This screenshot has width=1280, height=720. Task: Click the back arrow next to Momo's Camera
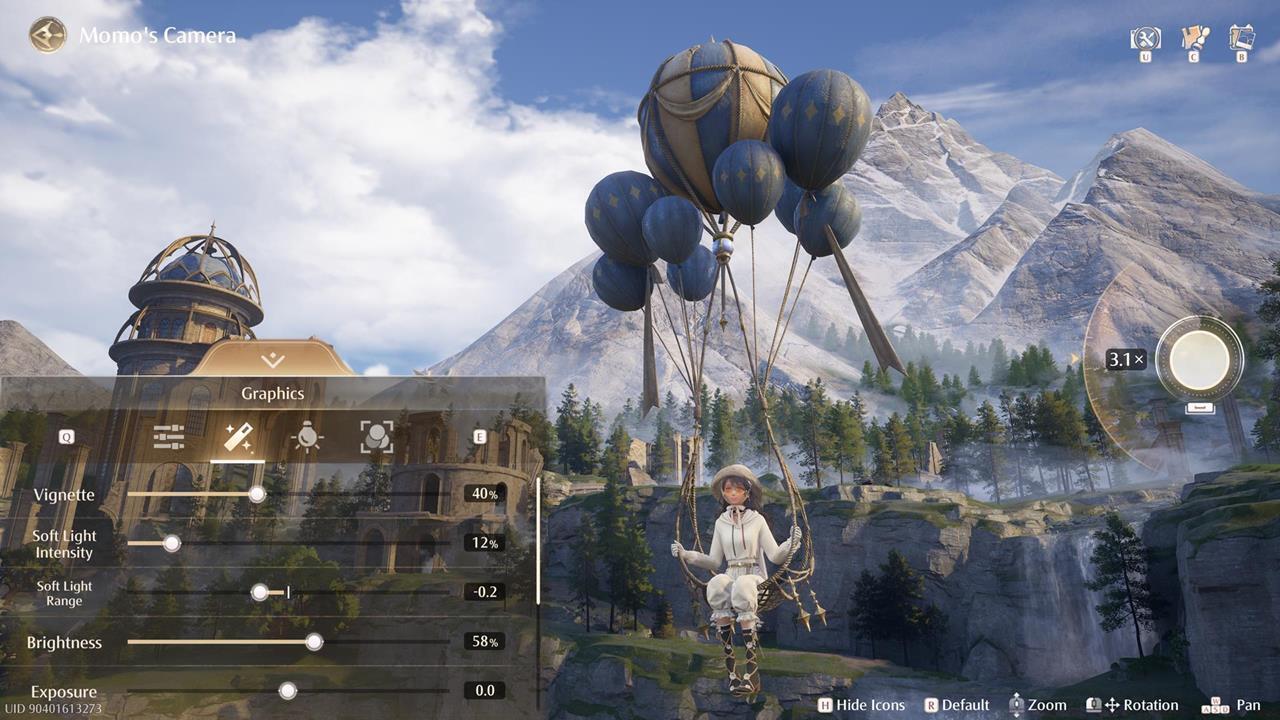(45, 35)
